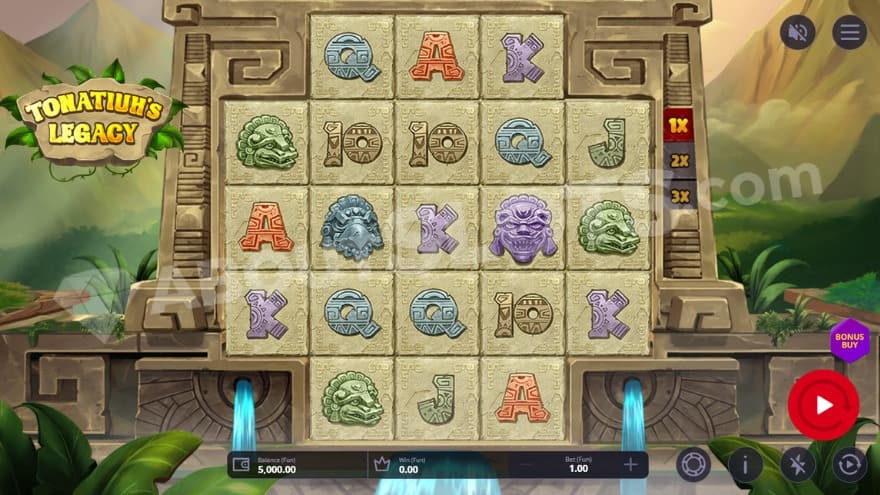This screenshot has height=495, width=880.
Task: Open the autoplay settings
Action: [849, 465]
